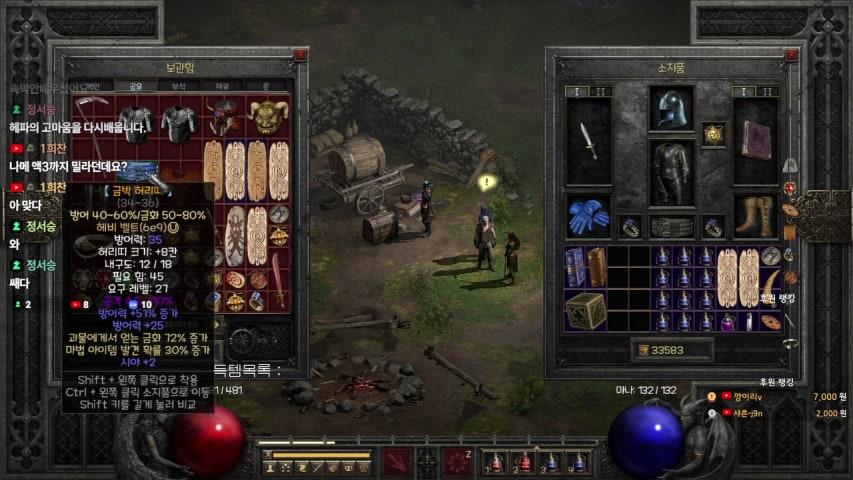Click the gold amount button in inventory
This screenshot has height=480, width=853.
pyautogui.click(x=641, y=351)
